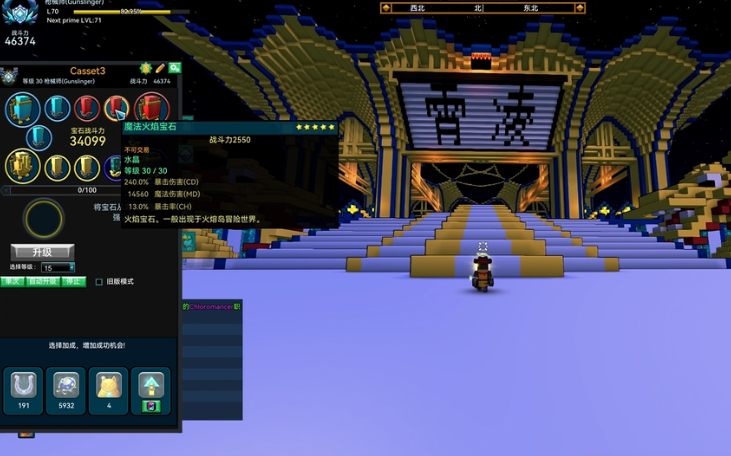Click the green icon in panel header

click(174, 68)
